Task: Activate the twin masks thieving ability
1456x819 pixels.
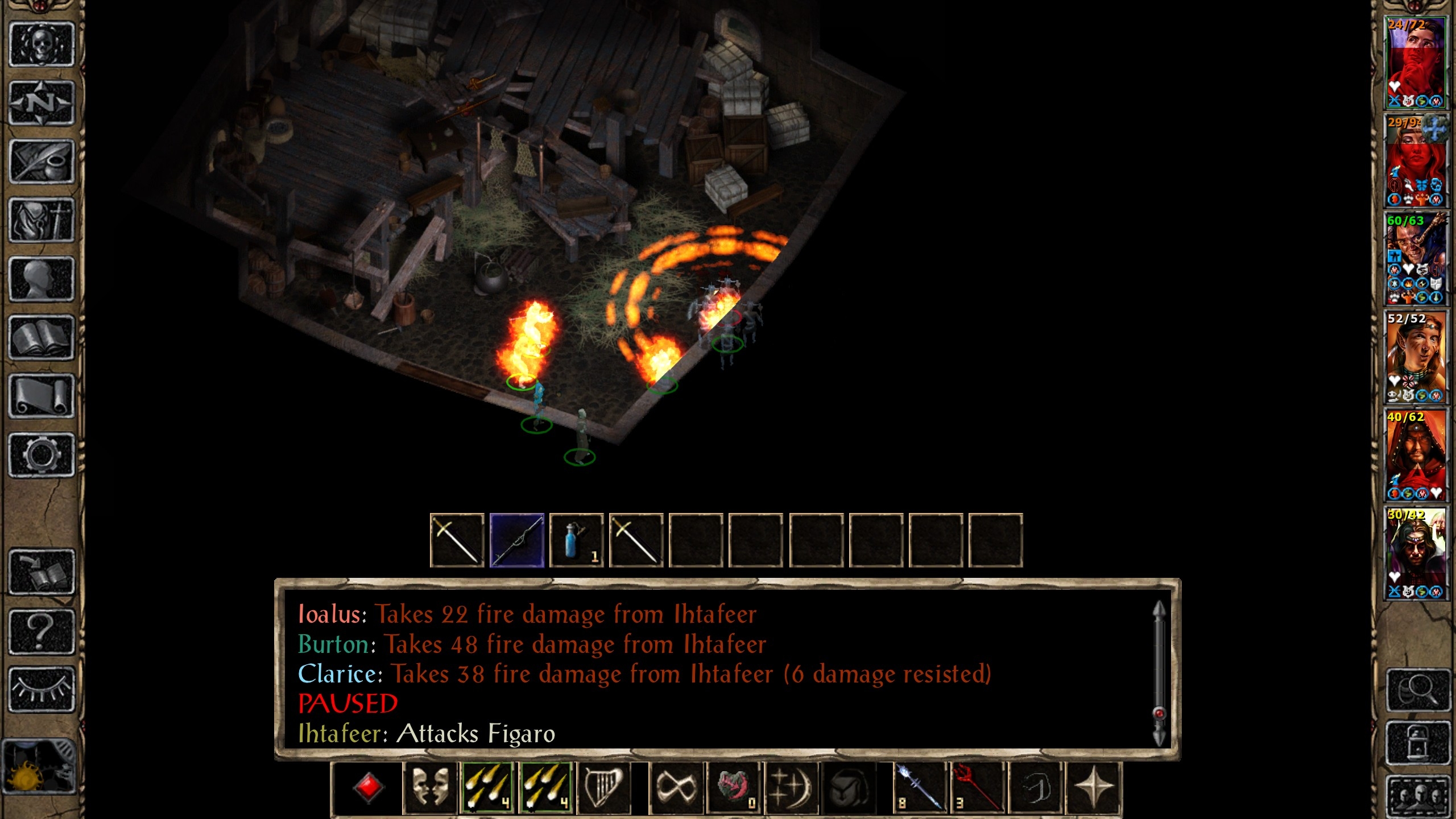Action: pyautogui.click(x=430, y=788)
